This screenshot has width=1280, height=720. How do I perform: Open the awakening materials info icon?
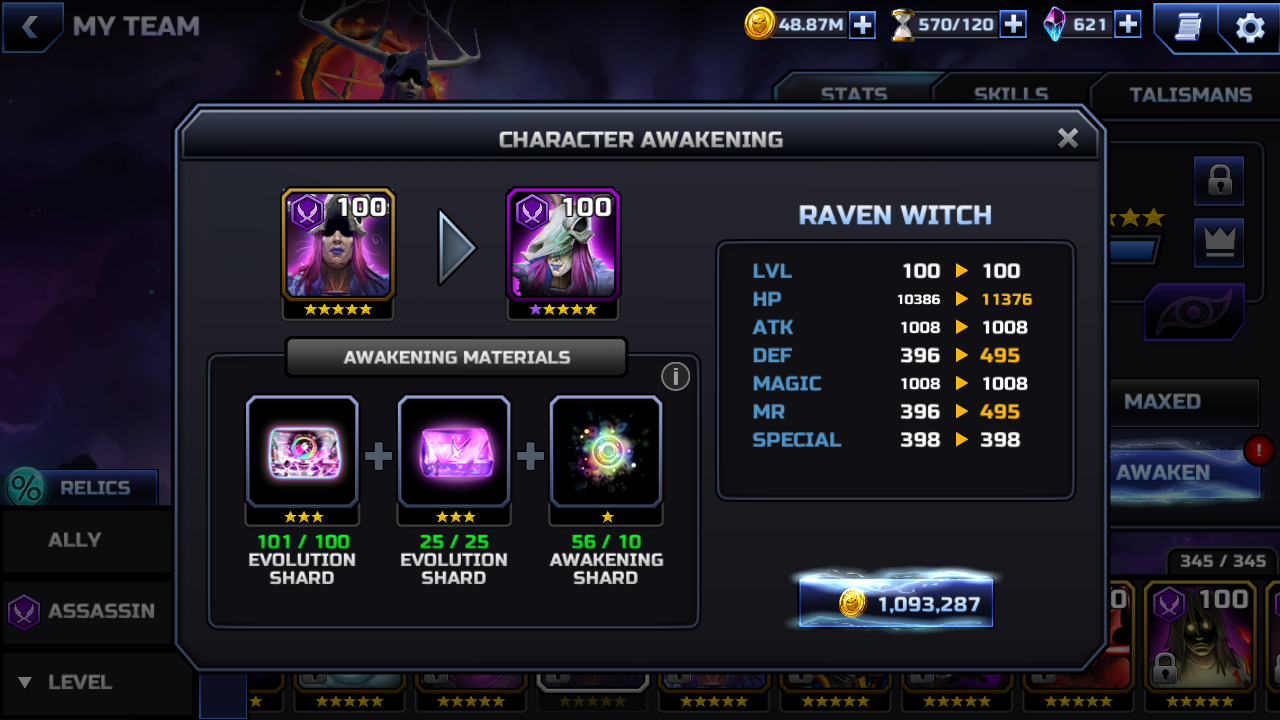pyautogui.click(x=675, y=377)
